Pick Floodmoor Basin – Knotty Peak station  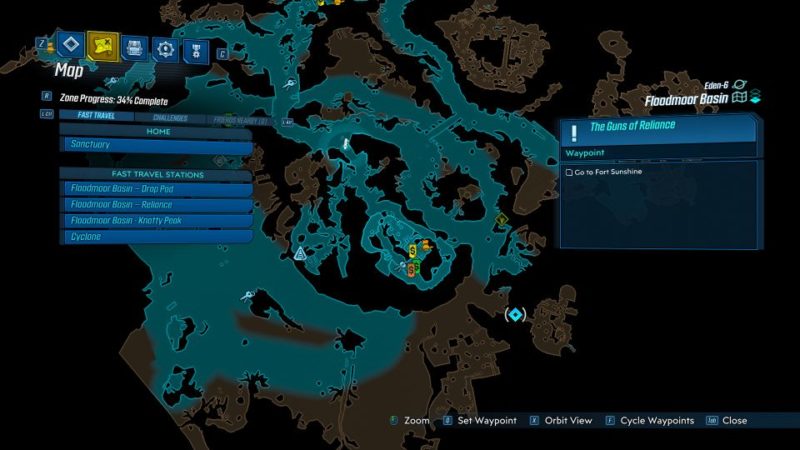tap(156, 221)
